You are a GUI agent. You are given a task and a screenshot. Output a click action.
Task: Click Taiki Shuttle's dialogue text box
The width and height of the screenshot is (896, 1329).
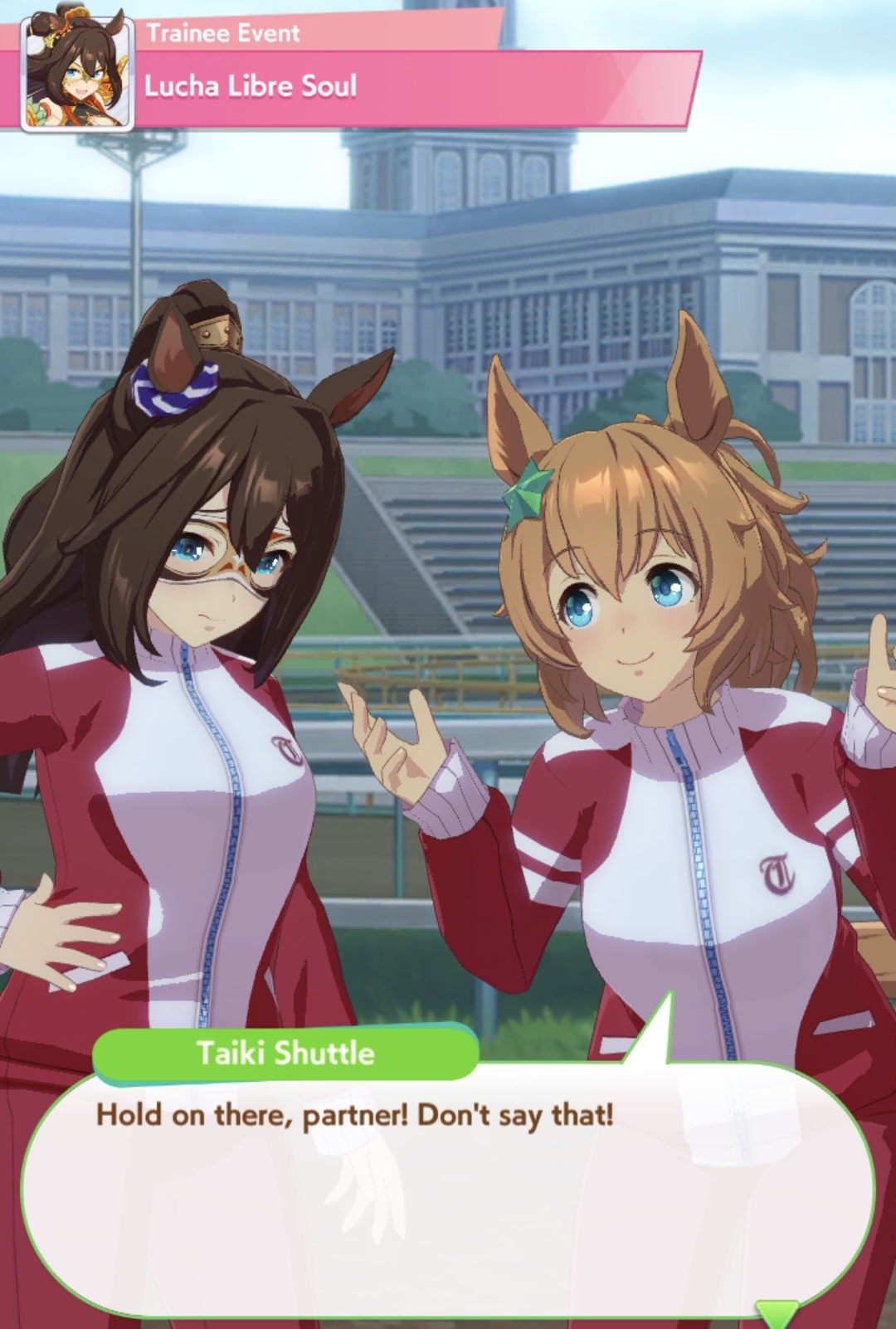448,1186
